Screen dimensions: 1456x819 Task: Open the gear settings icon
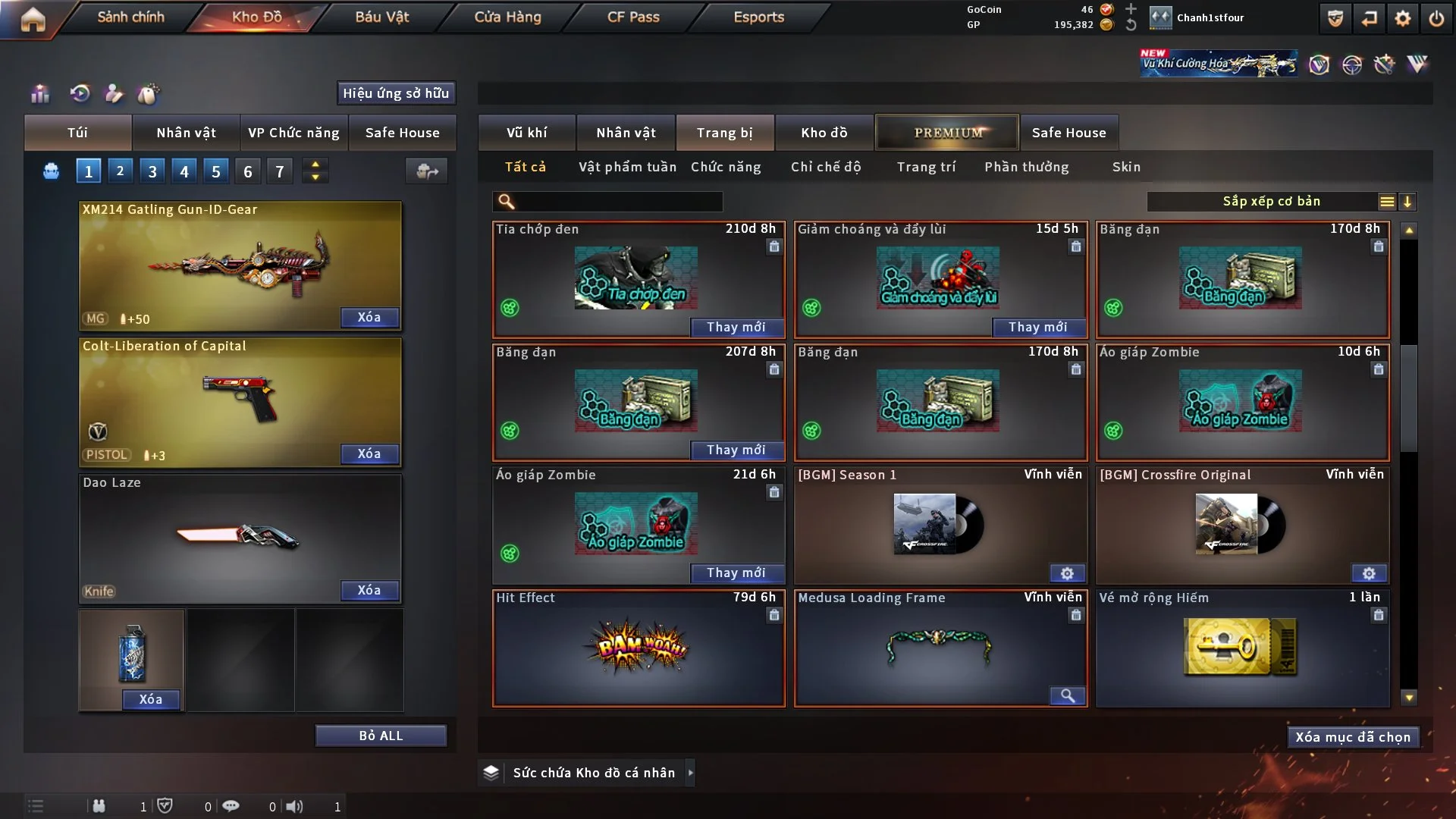[x=1403, y=18]
